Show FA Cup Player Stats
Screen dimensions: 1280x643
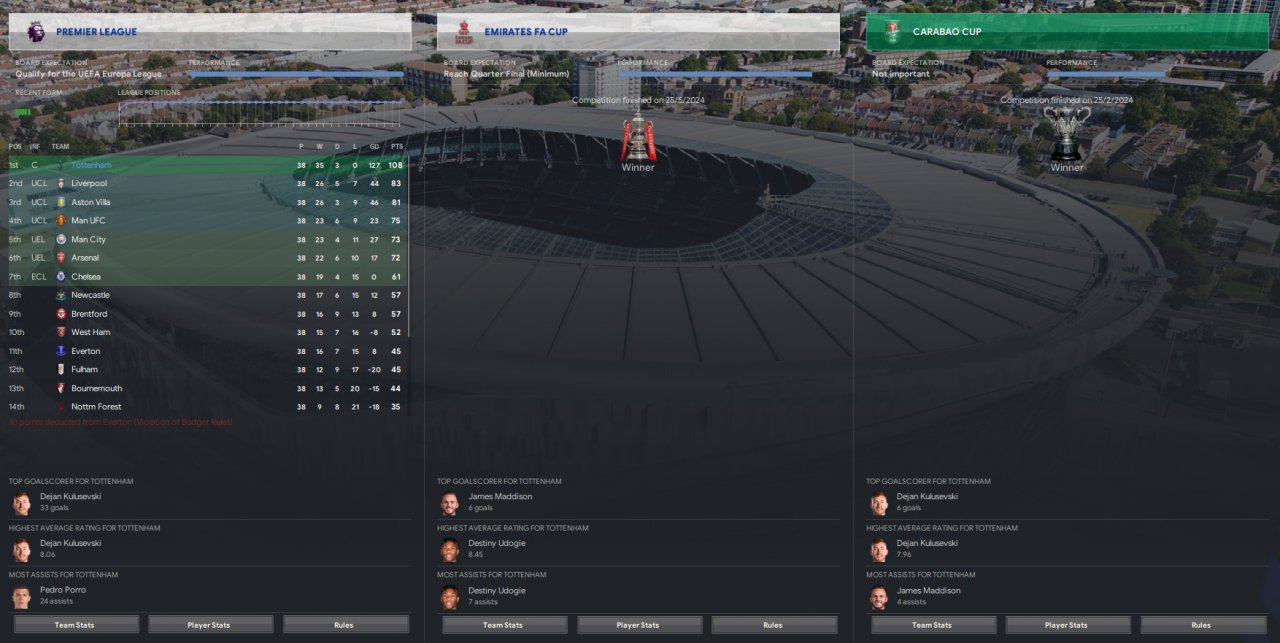coord(638,625)
